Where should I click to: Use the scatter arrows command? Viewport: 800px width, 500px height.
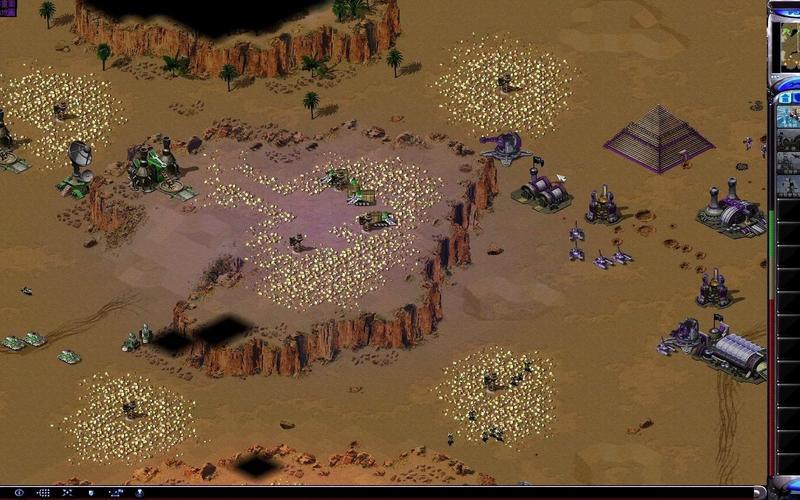67,492
